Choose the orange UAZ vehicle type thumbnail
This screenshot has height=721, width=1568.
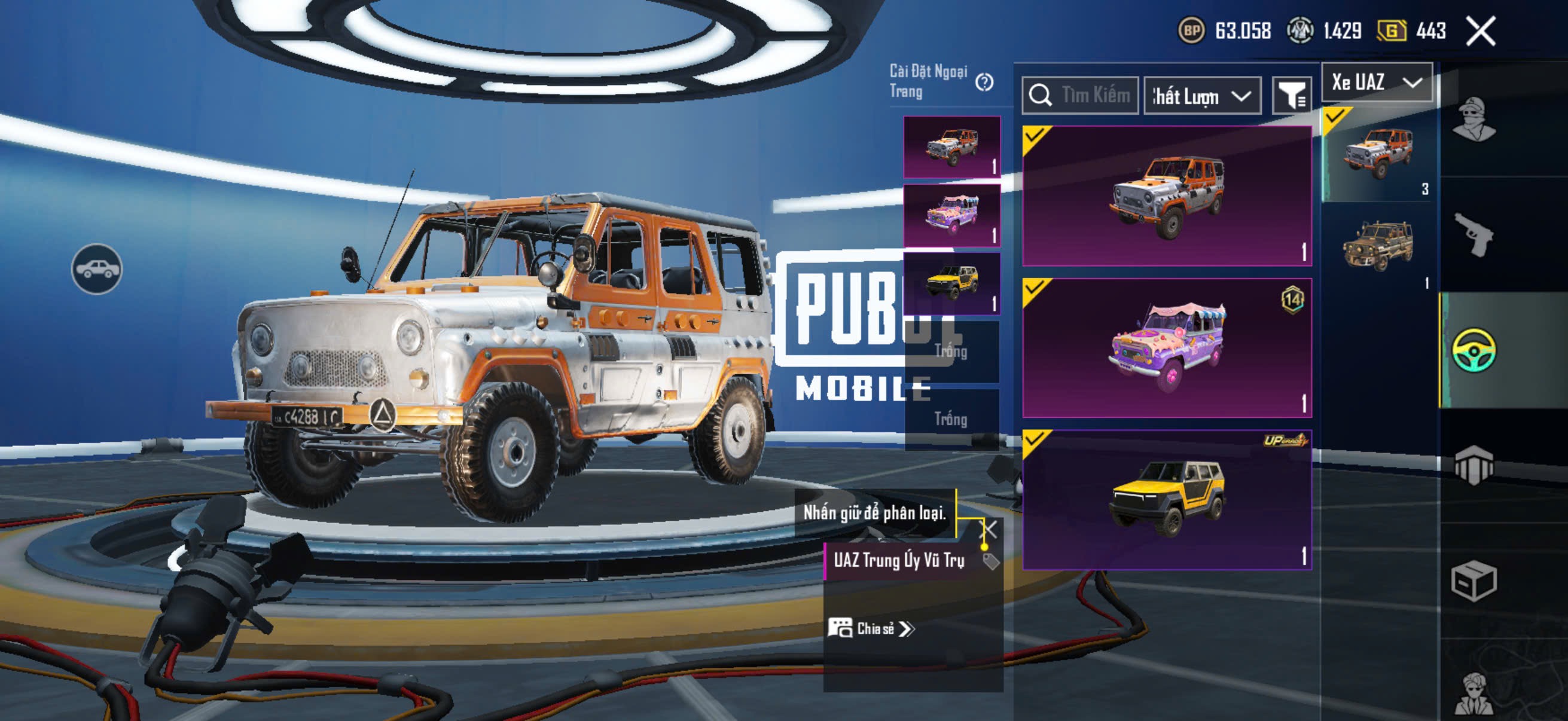1378,154
